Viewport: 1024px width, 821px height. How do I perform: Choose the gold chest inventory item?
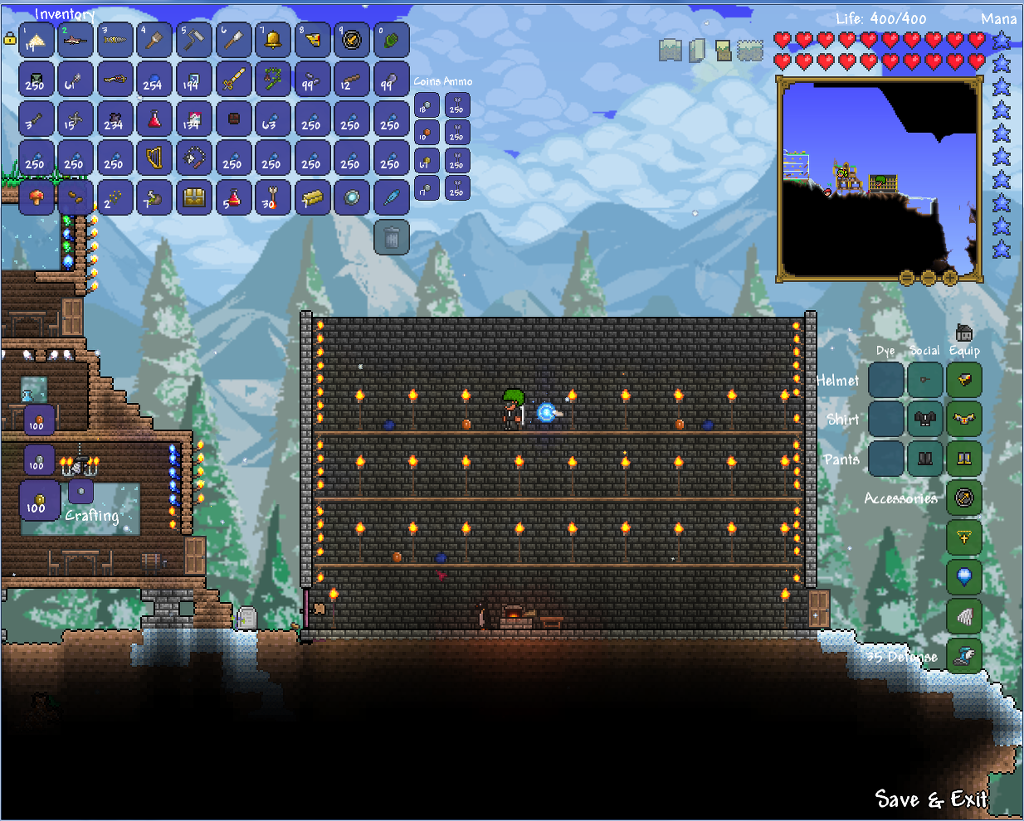point(194,198)
